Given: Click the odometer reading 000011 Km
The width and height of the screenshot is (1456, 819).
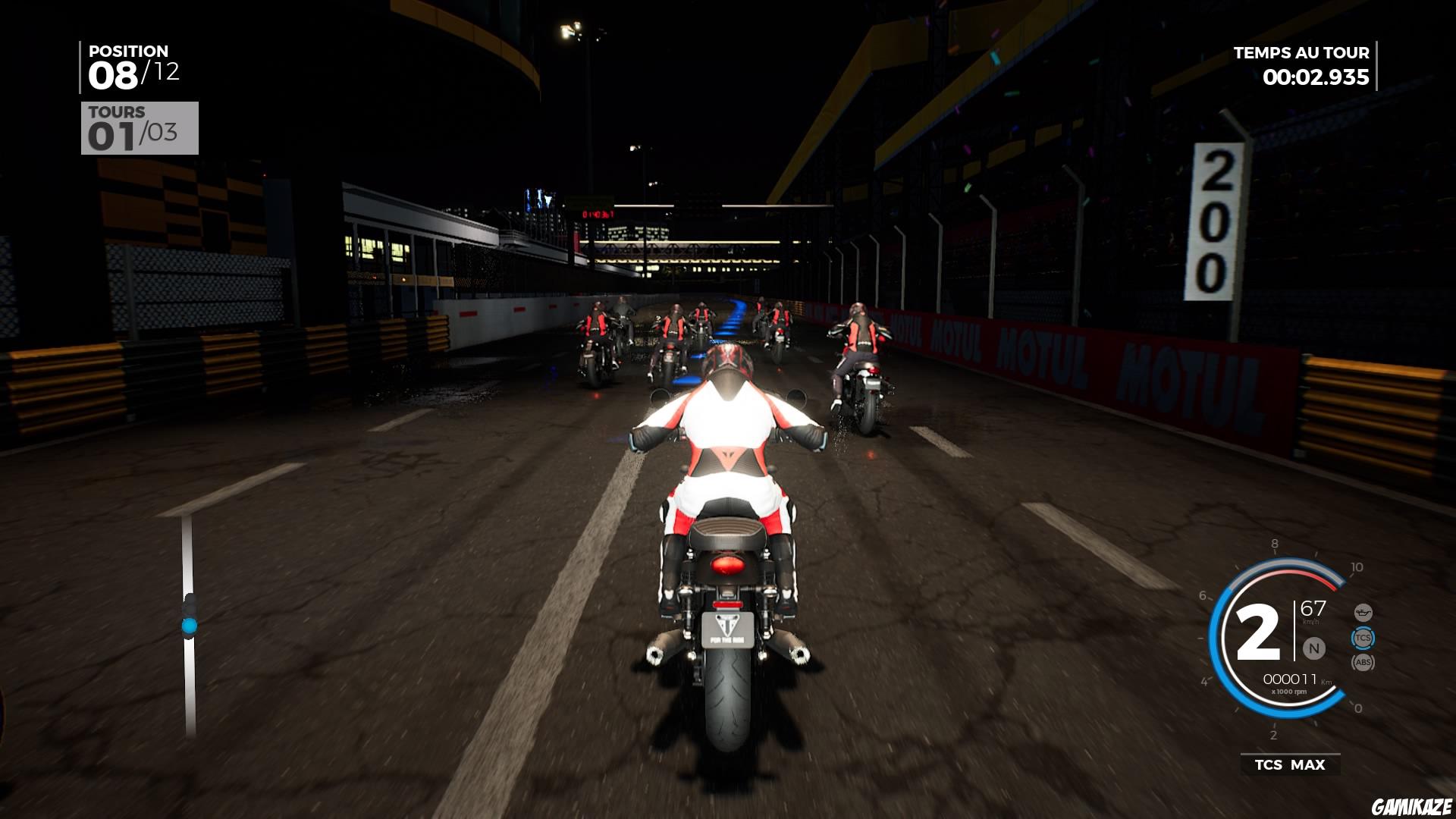Looking at the screenshot, I should click(x=1291, y=679).
